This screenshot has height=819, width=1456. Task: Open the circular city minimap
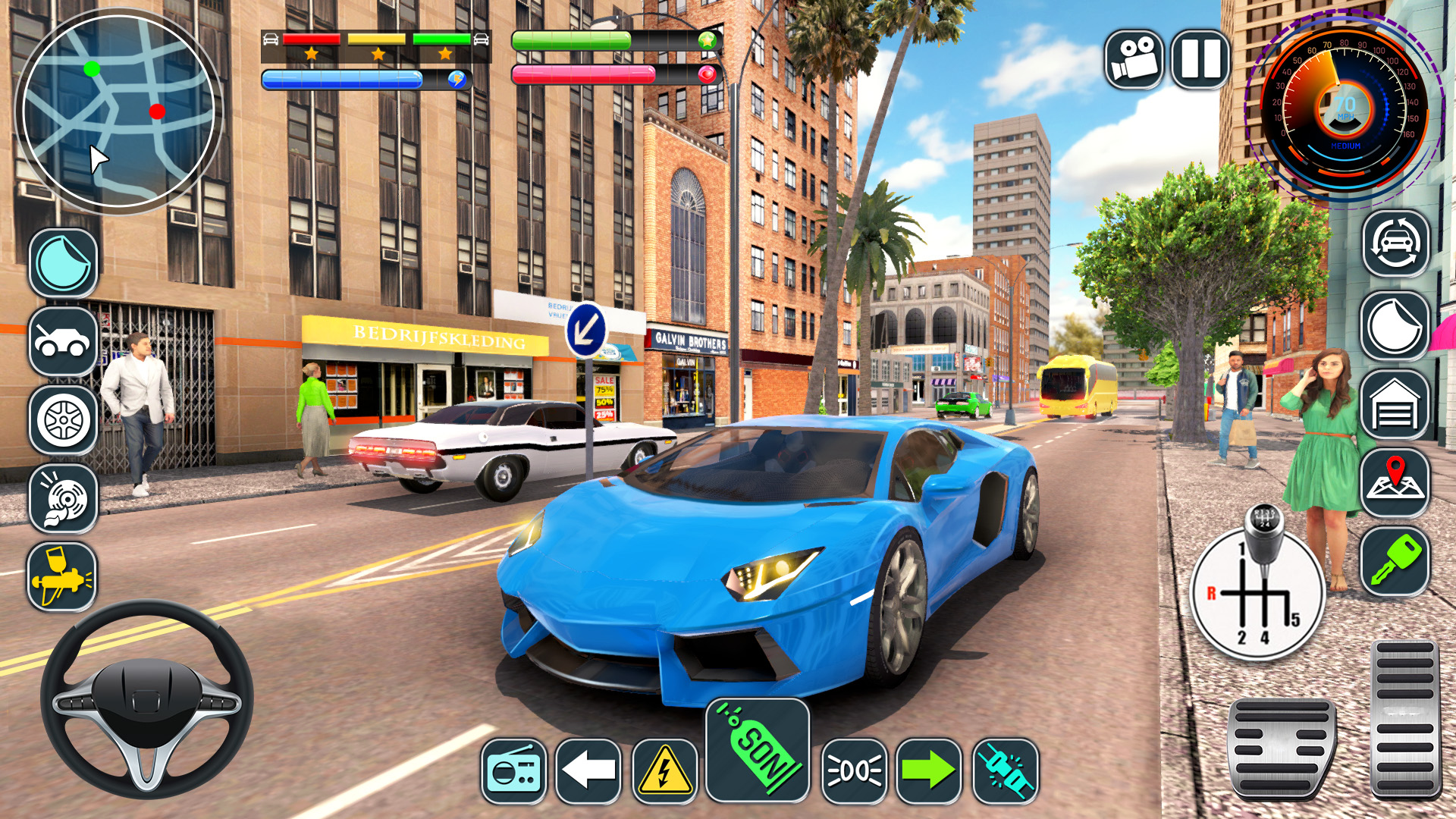tap(118, 111)
